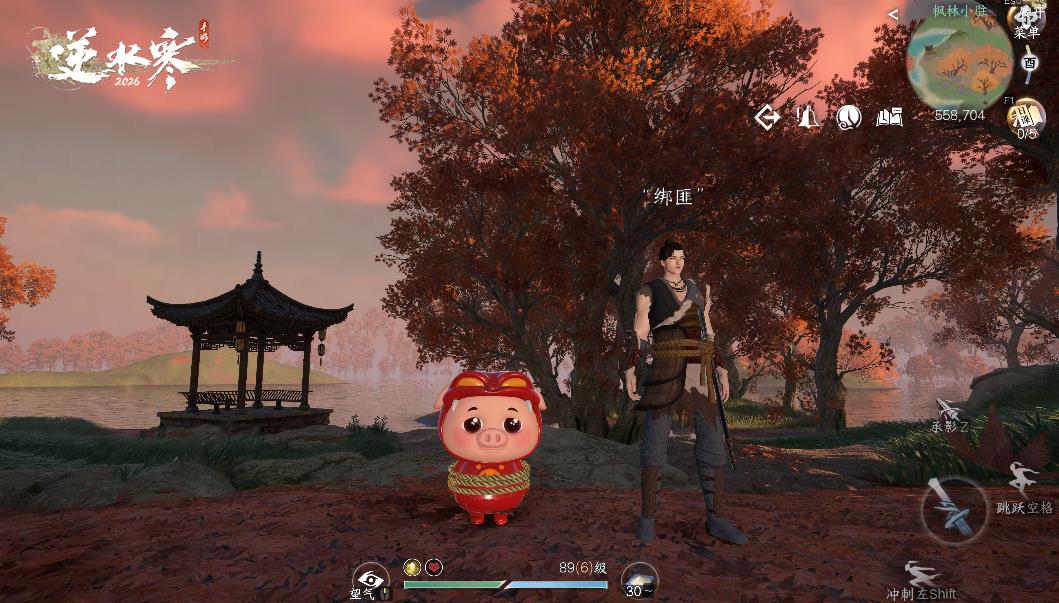Collapse the minimap with the arrow toggle
Image resolution: width=1059 pixels, height=603 pixels.
coord(892,14)
